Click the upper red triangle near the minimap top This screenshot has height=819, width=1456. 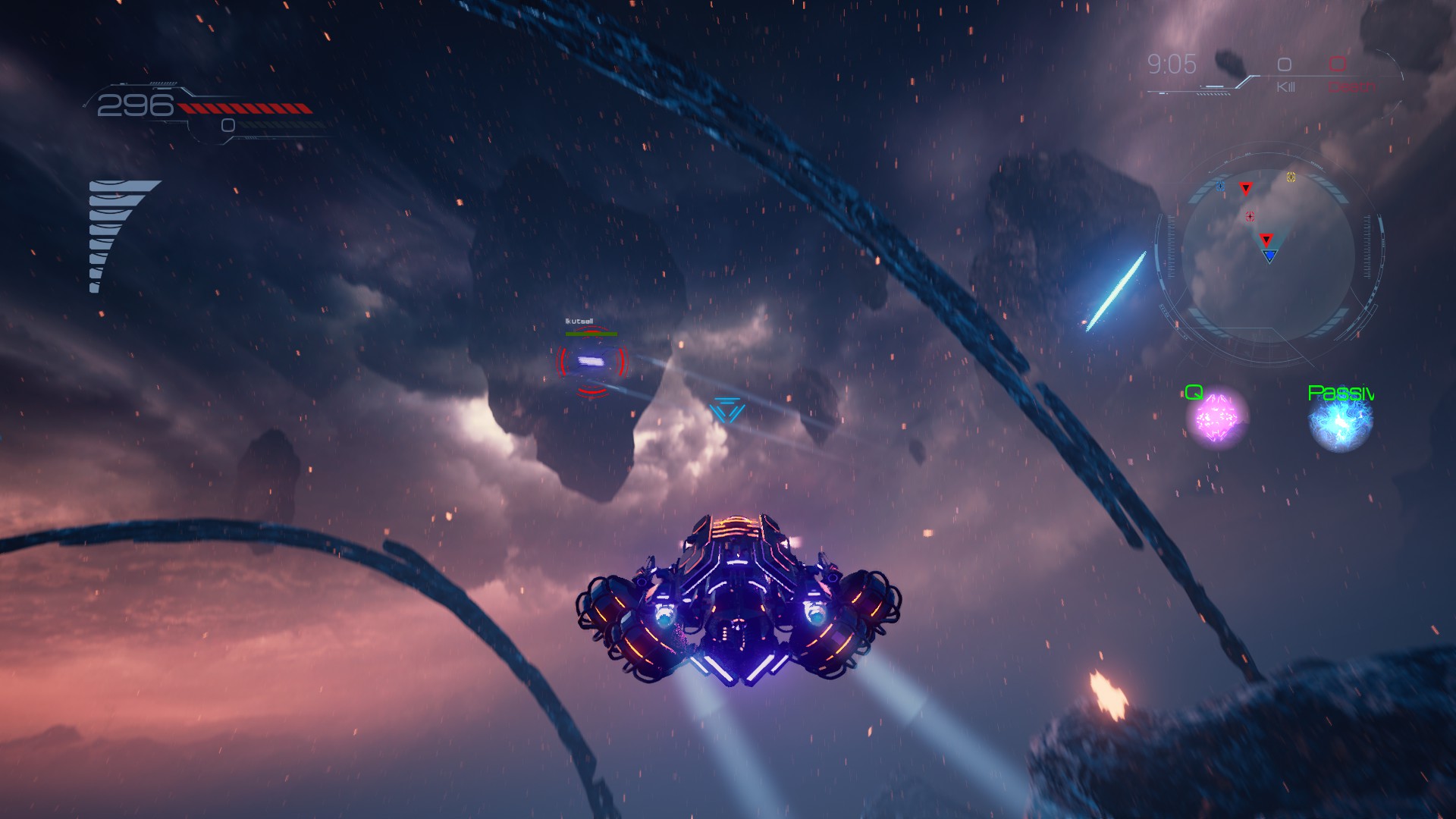[1246, 190]
